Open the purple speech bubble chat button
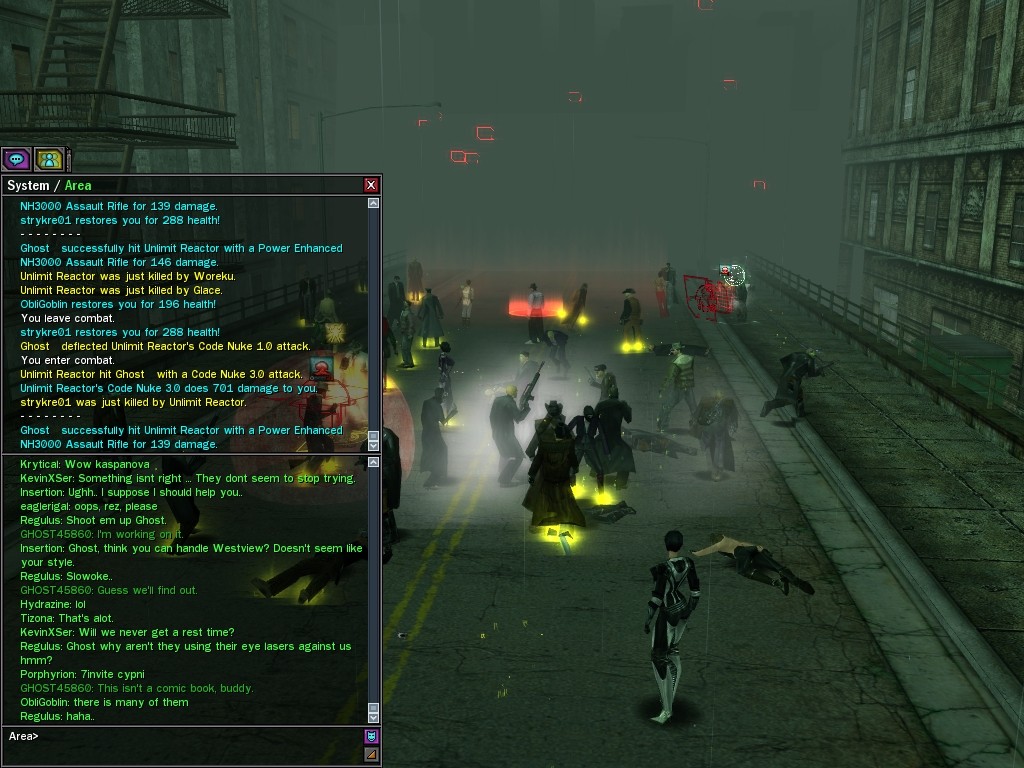The width and height of the screenshot is (1024, 768). pyautogui.click(x=16, y=159)
